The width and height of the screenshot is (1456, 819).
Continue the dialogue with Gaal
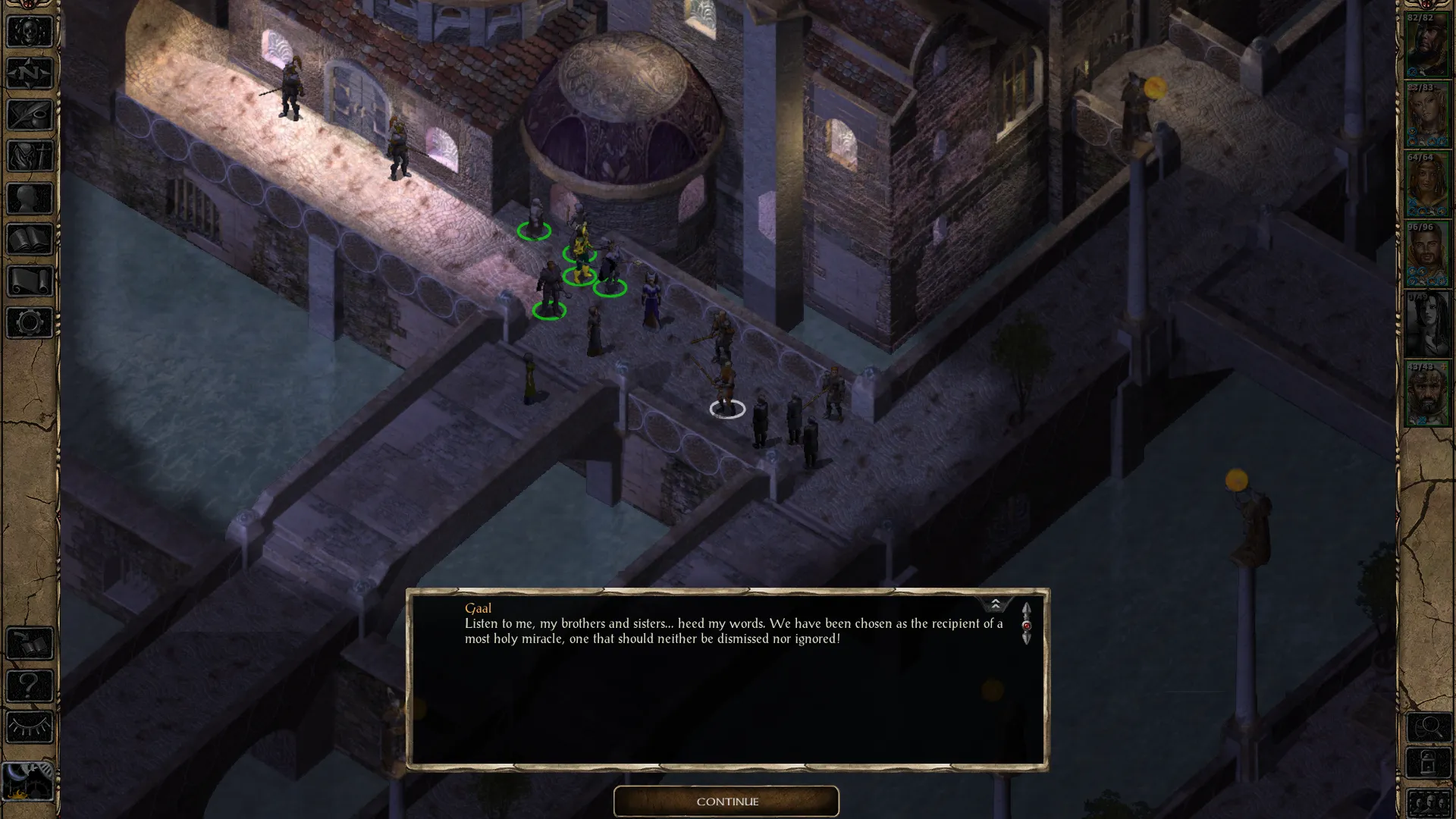tap(726, 802)
